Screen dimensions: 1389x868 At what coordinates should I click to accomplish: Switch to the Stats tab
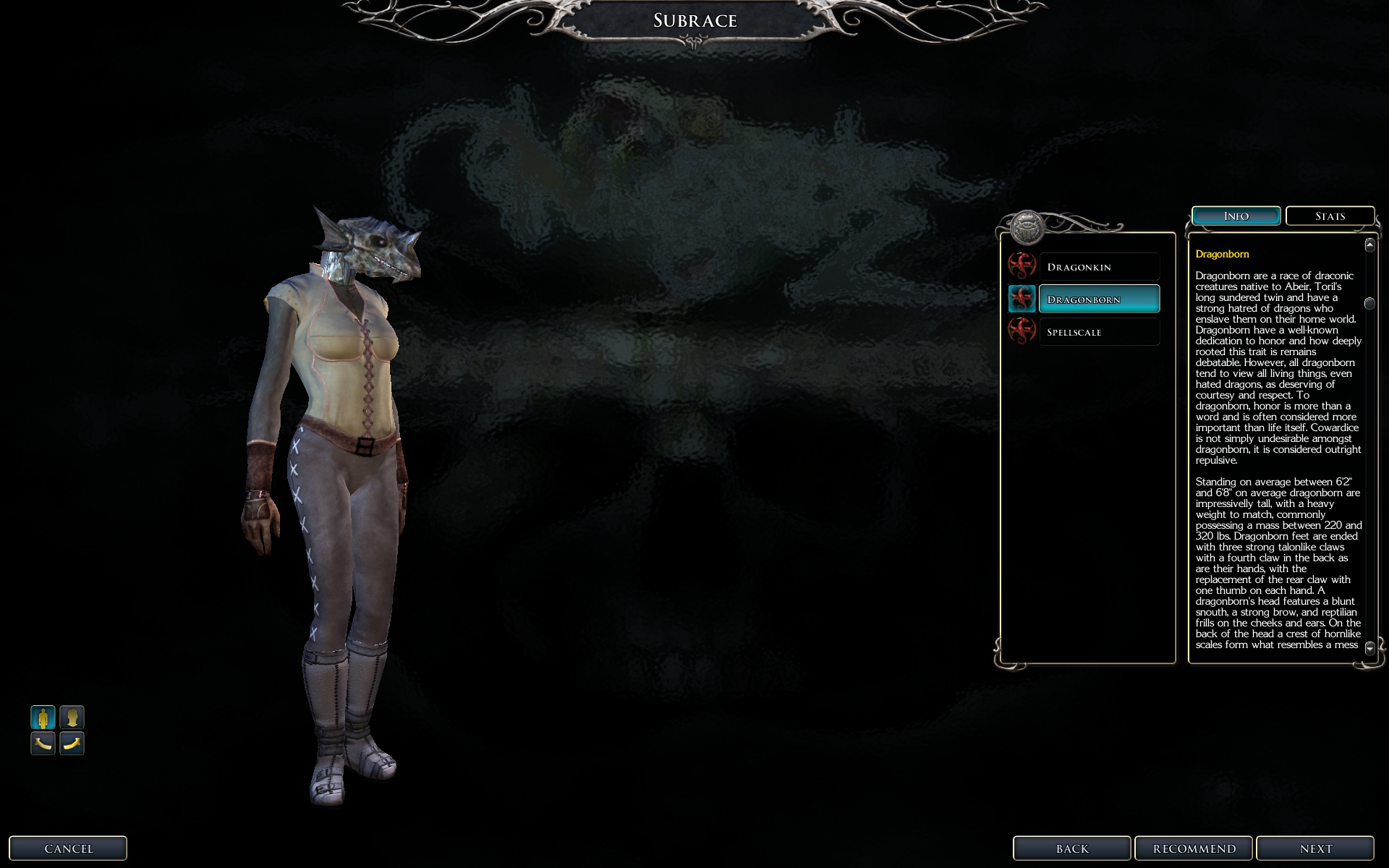tap(1330, 216)
